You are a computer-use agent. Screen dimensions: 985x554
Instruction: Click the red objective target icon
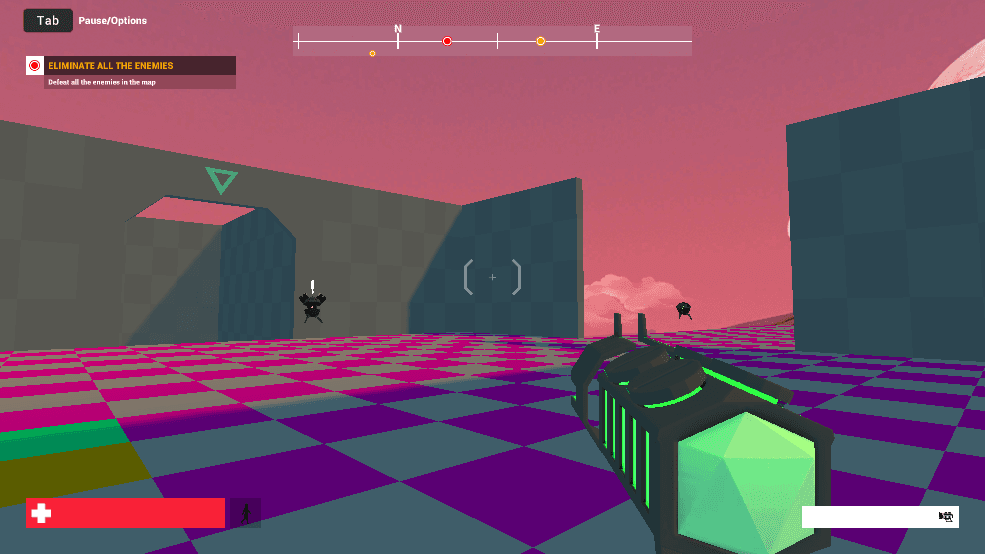click(35, 66)
